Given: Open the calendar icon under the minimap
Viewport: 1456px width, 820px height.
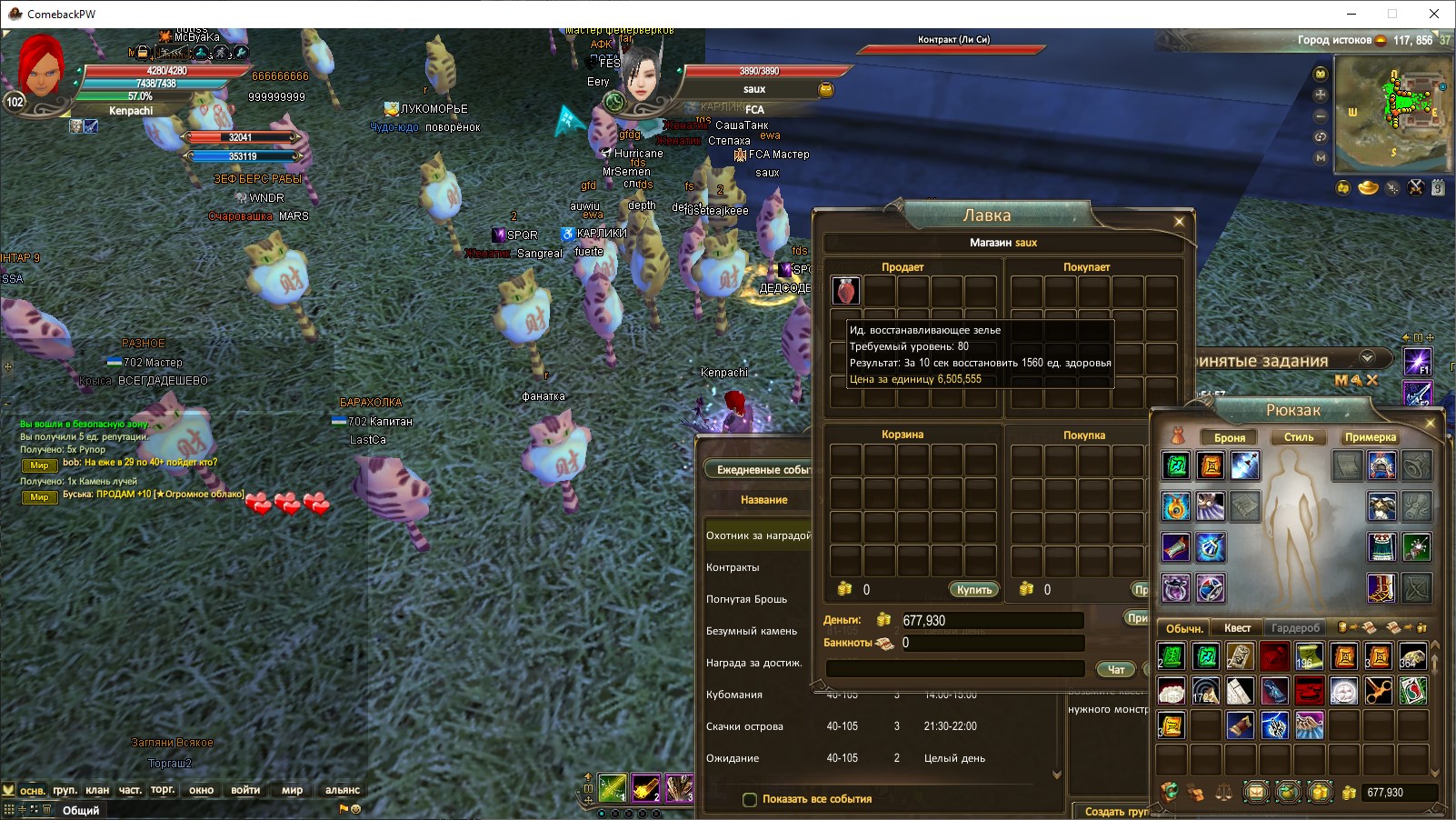Looking at the screenshot, I should click(x=1438, y=188).
